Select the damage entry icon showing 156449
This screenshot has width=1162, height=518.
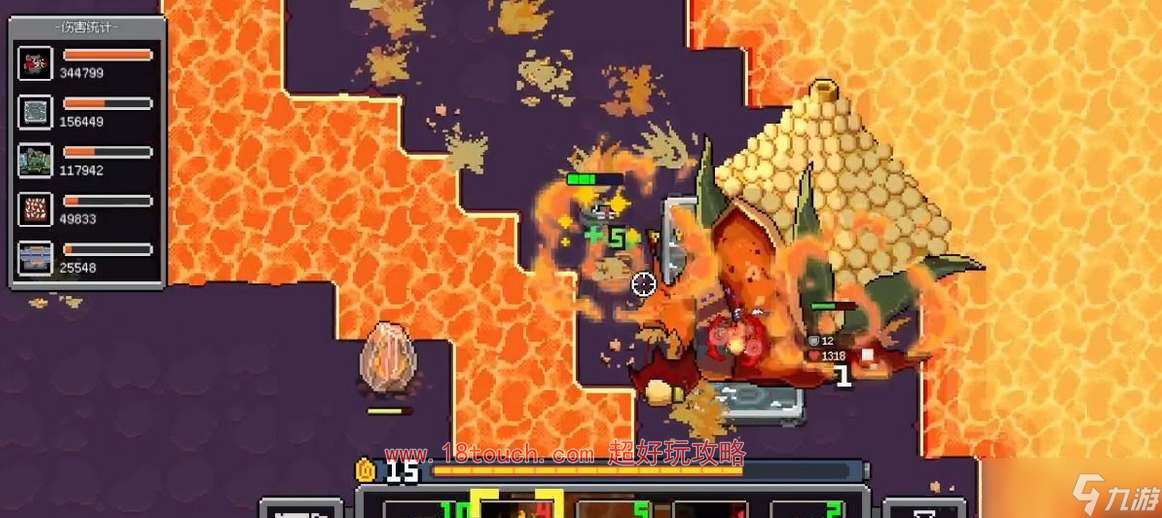35,112
